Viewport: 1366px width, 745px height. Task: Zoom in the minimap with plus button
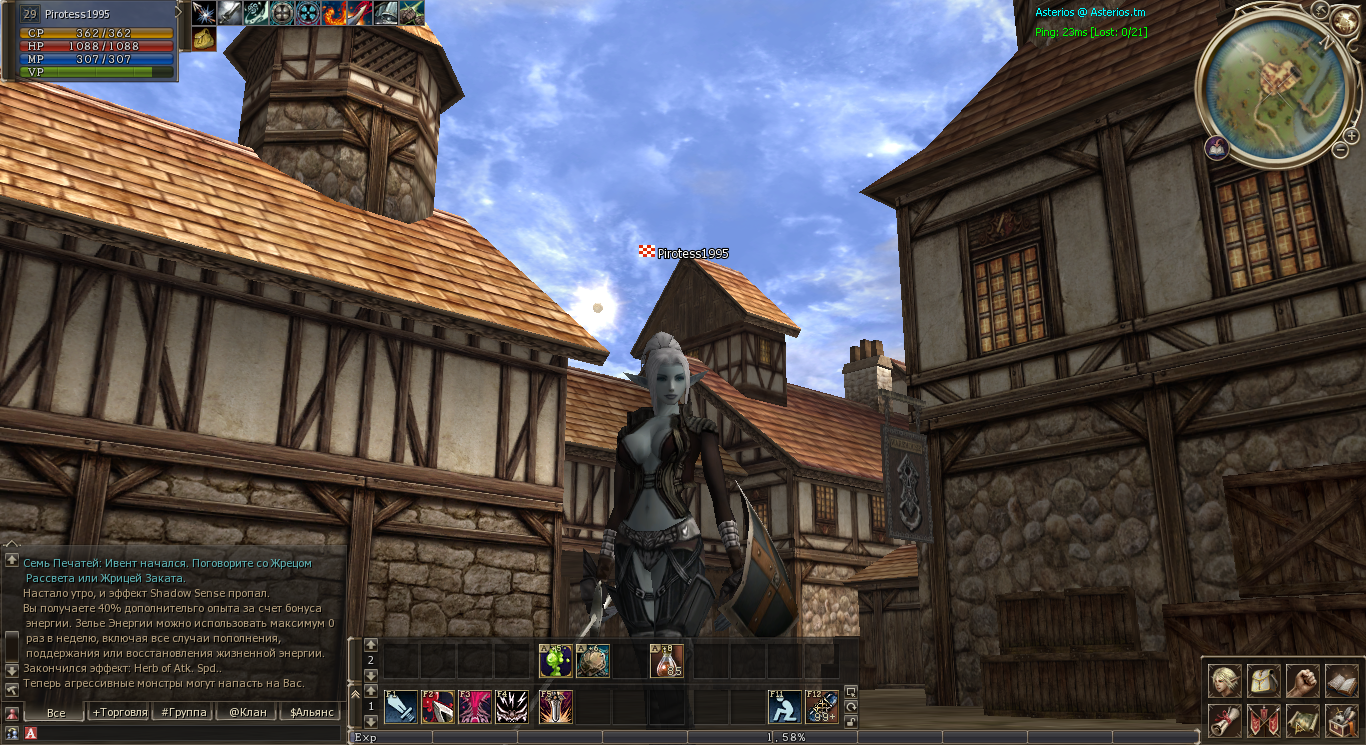(1351, 135)
